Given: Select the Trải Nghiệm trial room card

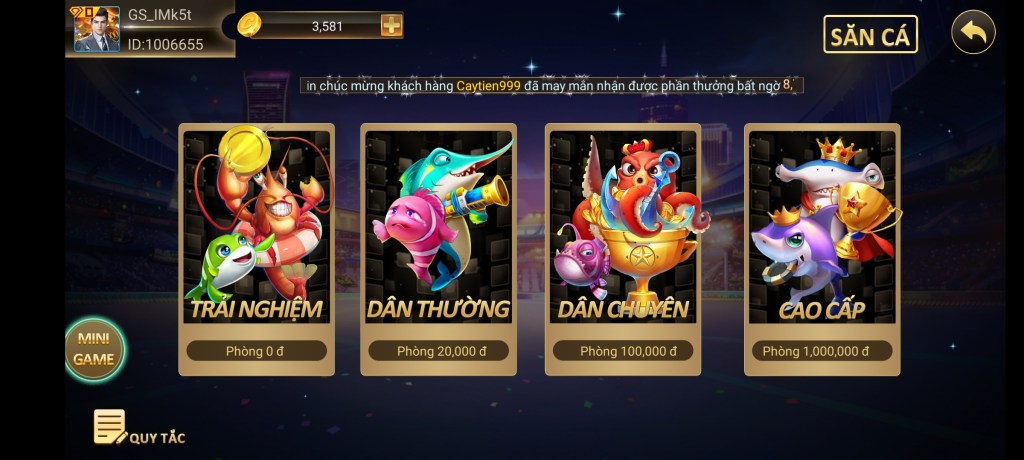Looking at the screenshot, I should tap(257, 249).
